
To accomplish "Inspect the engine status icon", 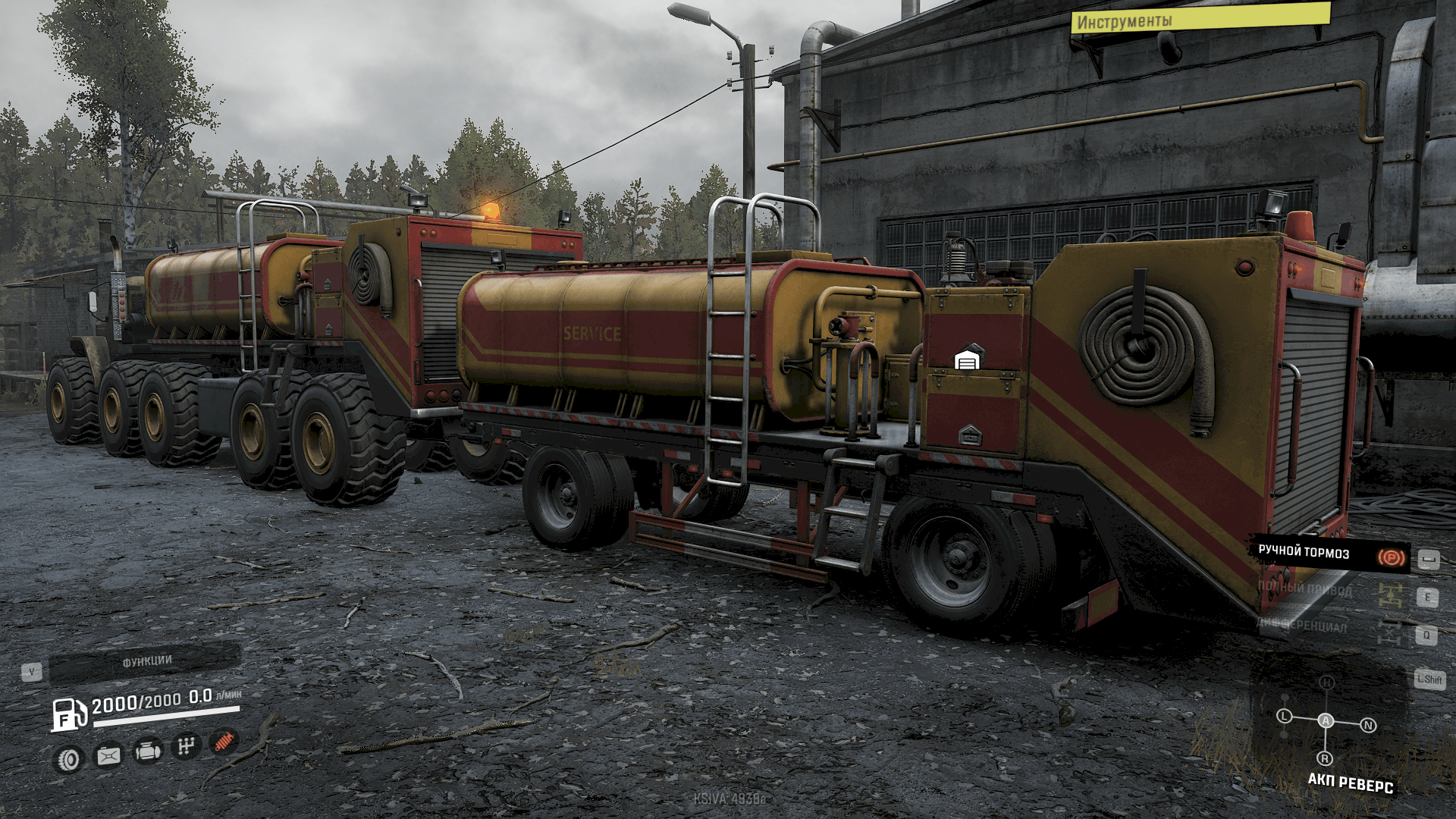I will click(147, 752).
